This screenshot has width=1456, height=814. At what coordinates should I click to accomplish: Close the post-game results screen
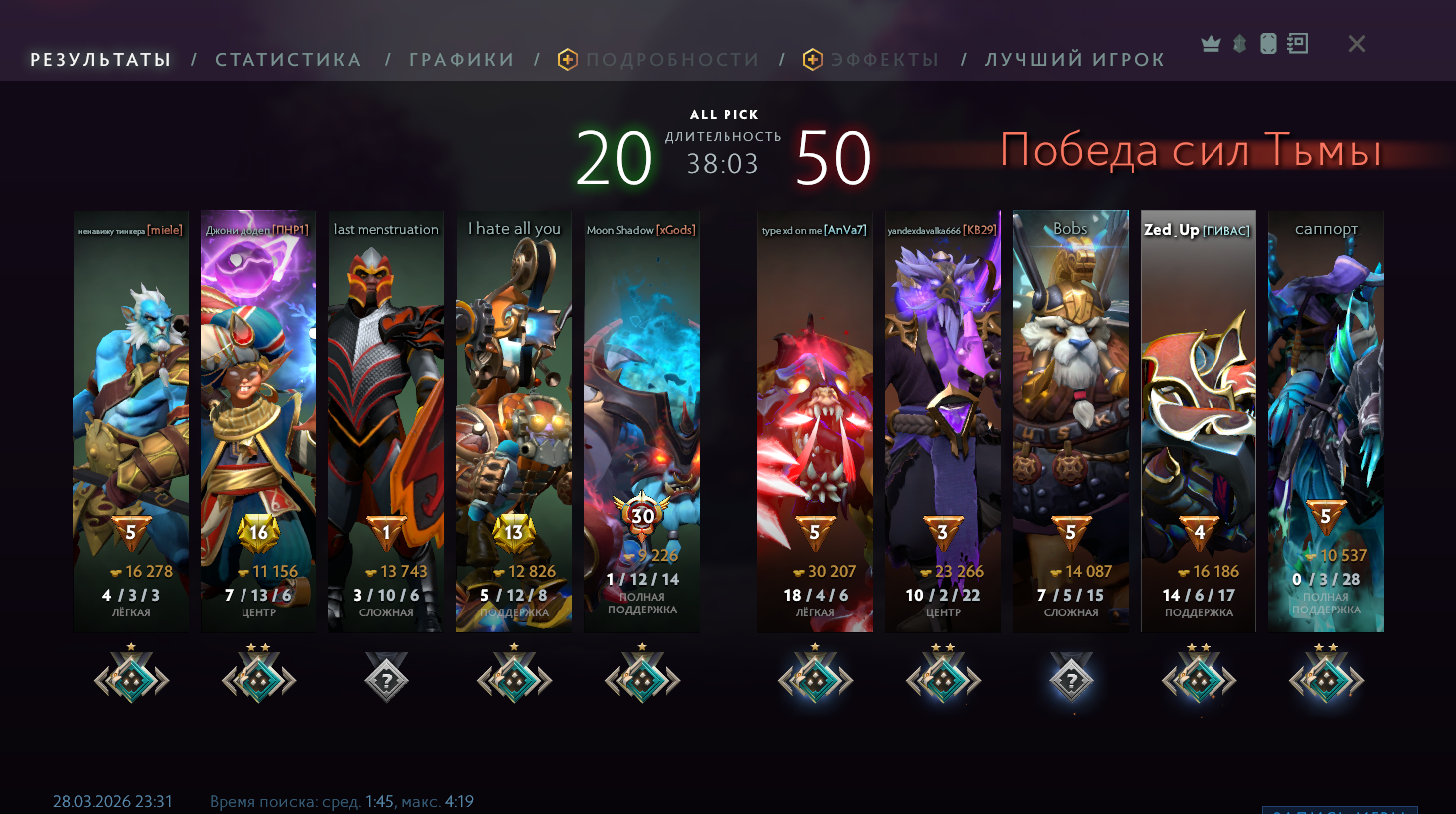pyautogui.click(x=1357, y=44)
